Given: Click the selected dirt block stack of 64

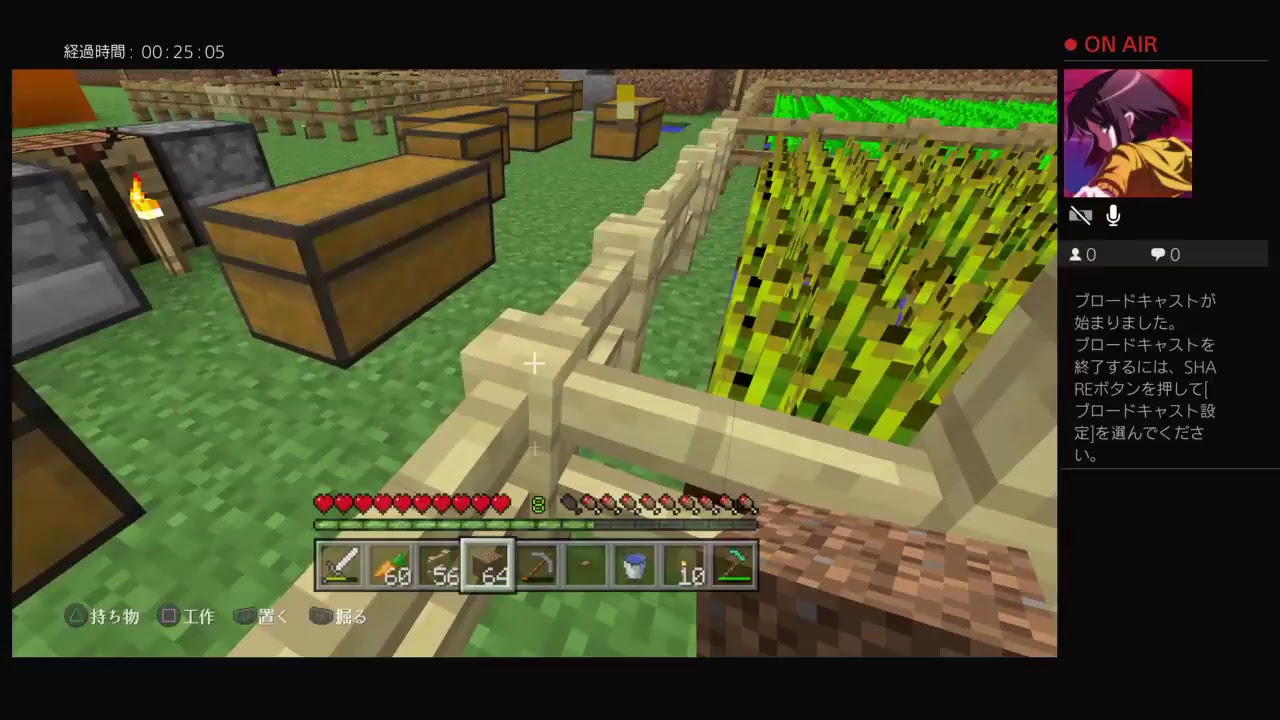Looking at the screenshot, I should point(487,565).
